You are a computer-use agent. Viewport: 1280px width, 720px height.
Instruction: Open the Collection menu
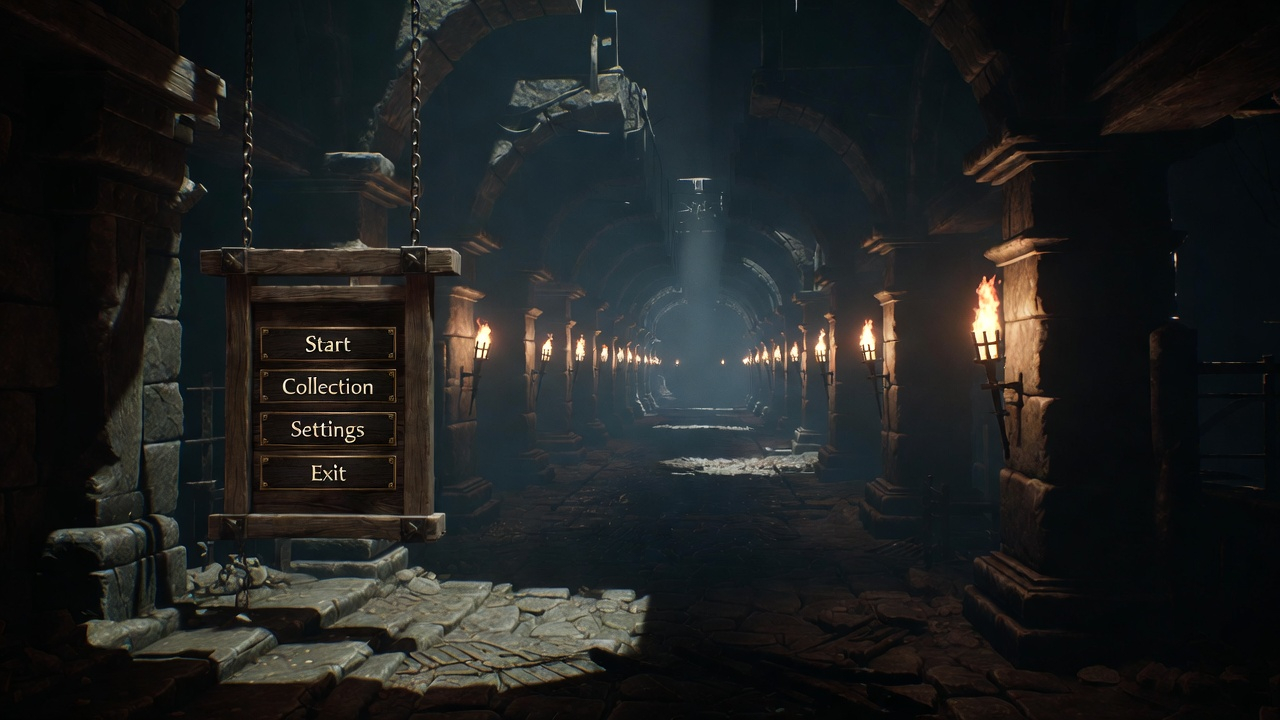(x=328, y=387)
